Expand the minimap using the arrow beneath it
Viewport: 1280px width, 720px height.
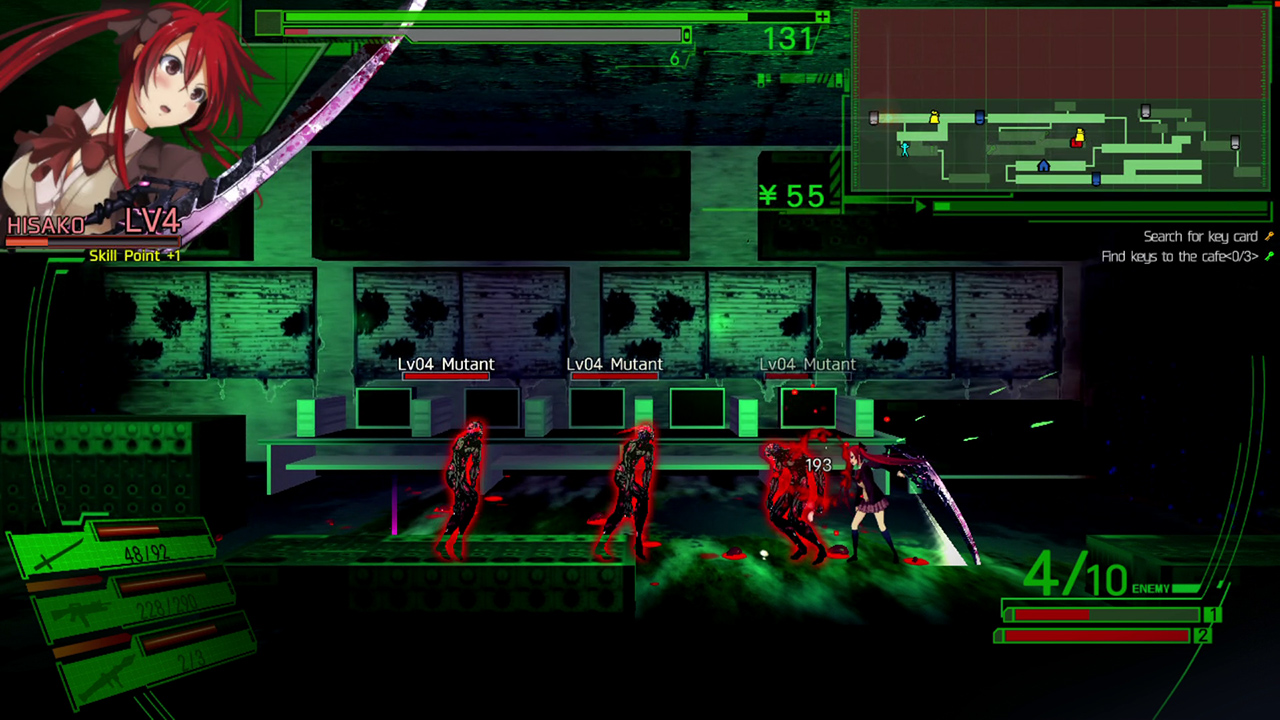coord(920,205)
